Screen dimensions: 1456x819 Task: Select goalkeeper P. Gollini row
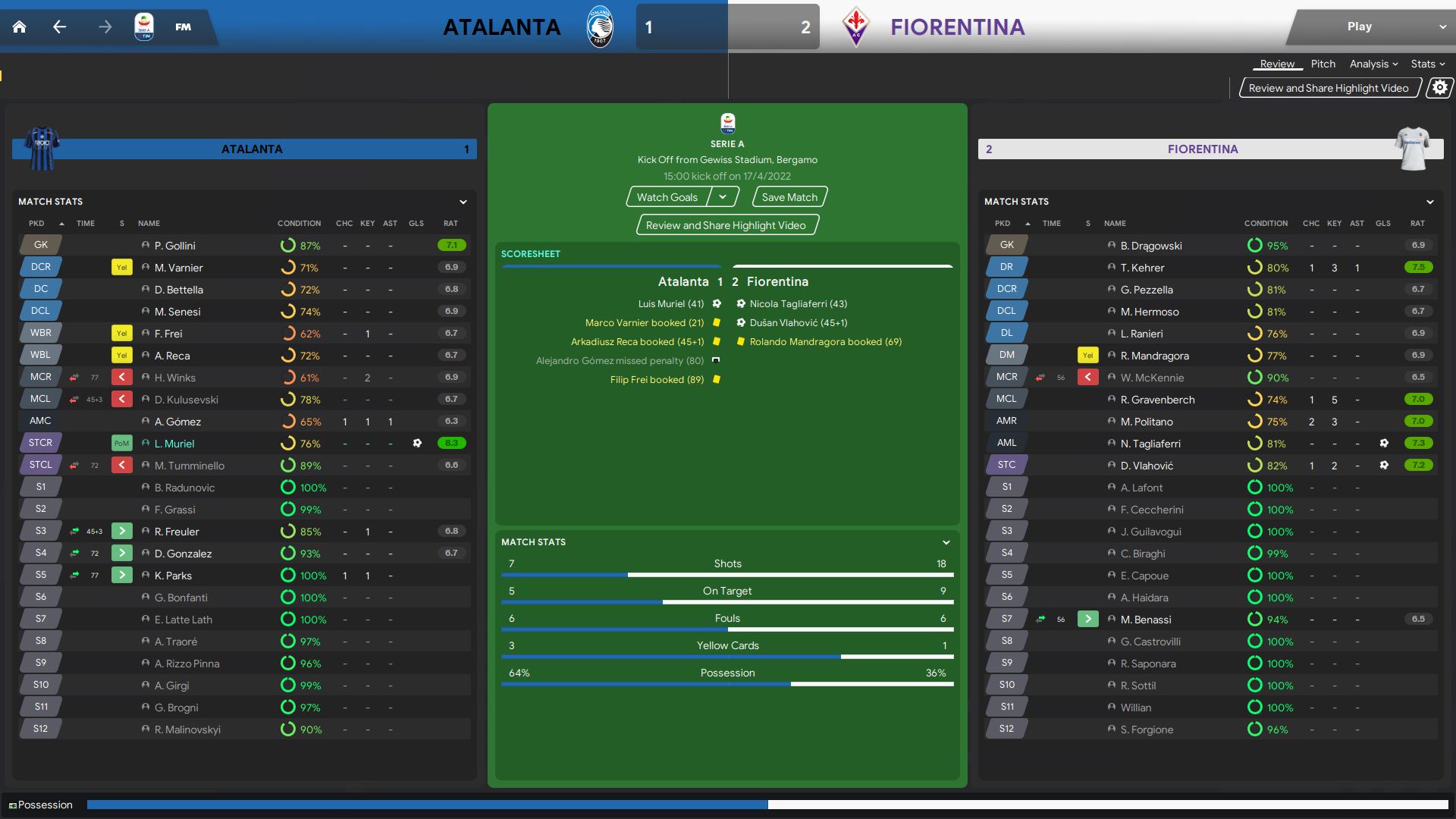(x=175, y=246)
